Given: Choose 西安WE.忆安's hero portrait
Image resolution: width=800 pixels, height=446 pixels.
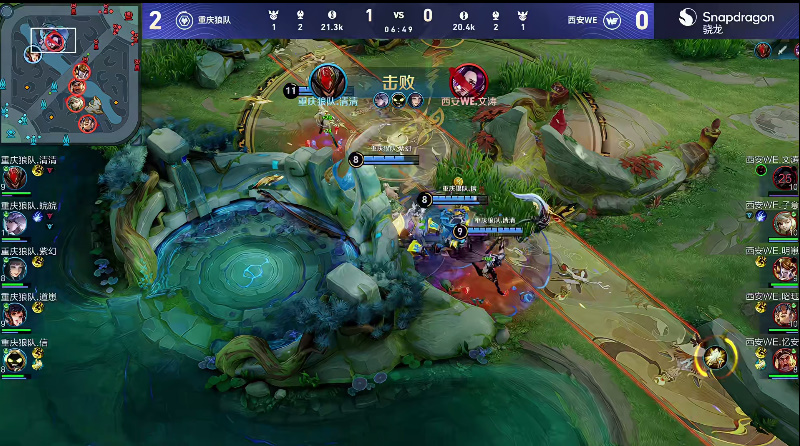Looking at the screenshot, I should 785,360.
